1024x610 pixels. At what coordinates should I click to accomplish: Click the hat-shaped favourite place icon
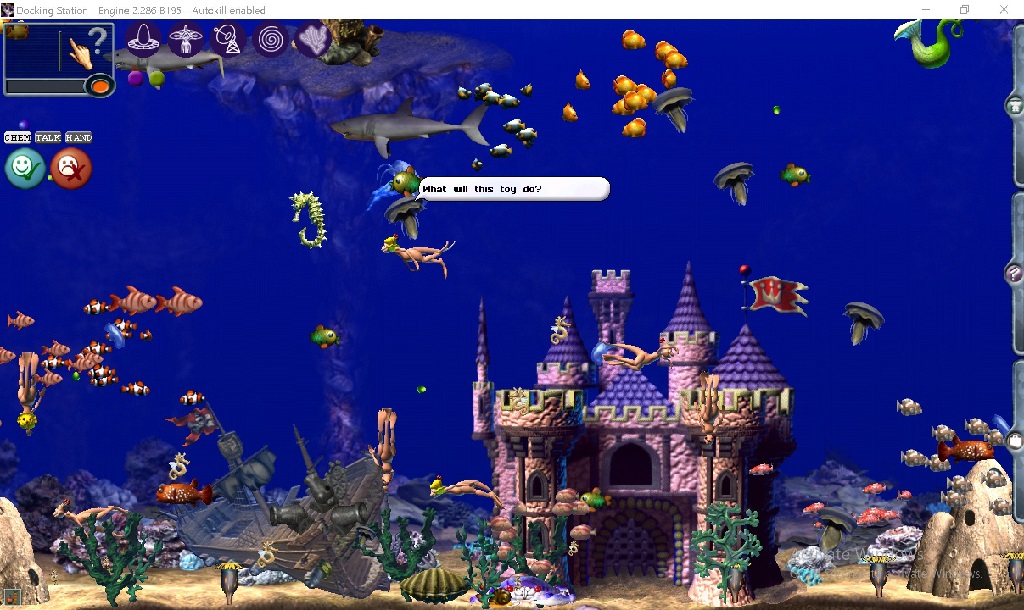[145, 40]
